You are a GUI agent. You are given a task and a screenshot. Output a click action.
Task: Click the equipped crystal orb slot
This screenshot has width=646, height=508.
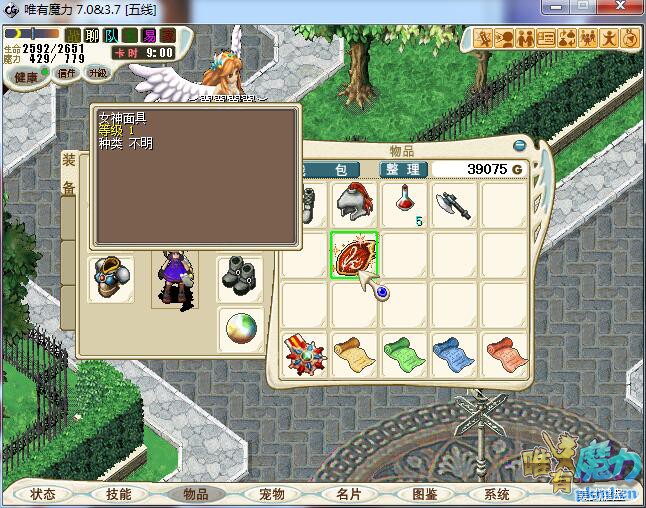[x=240, y=327]
